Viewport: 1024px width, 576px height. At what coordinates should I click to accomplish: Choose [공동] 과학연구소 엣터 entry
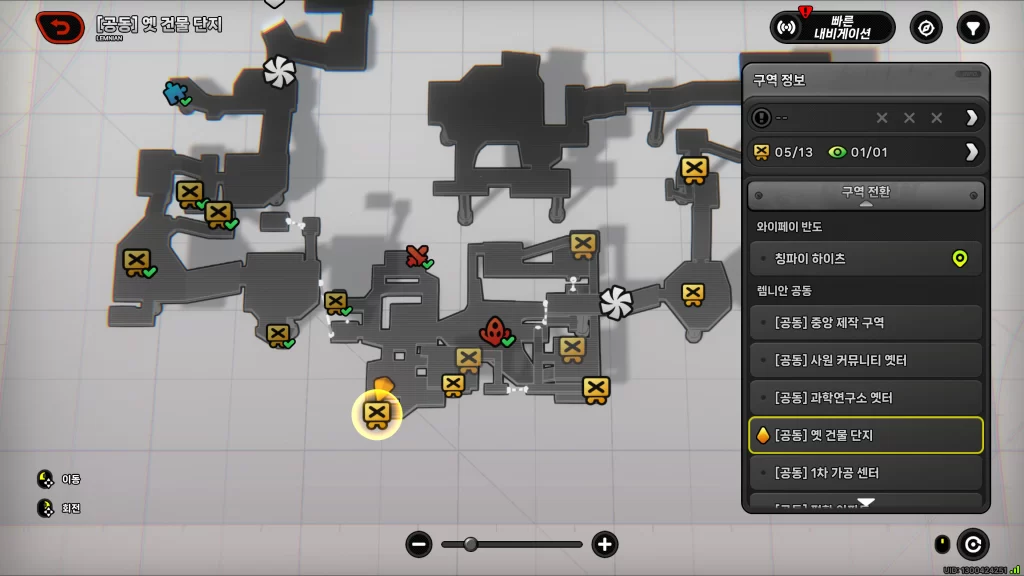click(x=866, y=398)
